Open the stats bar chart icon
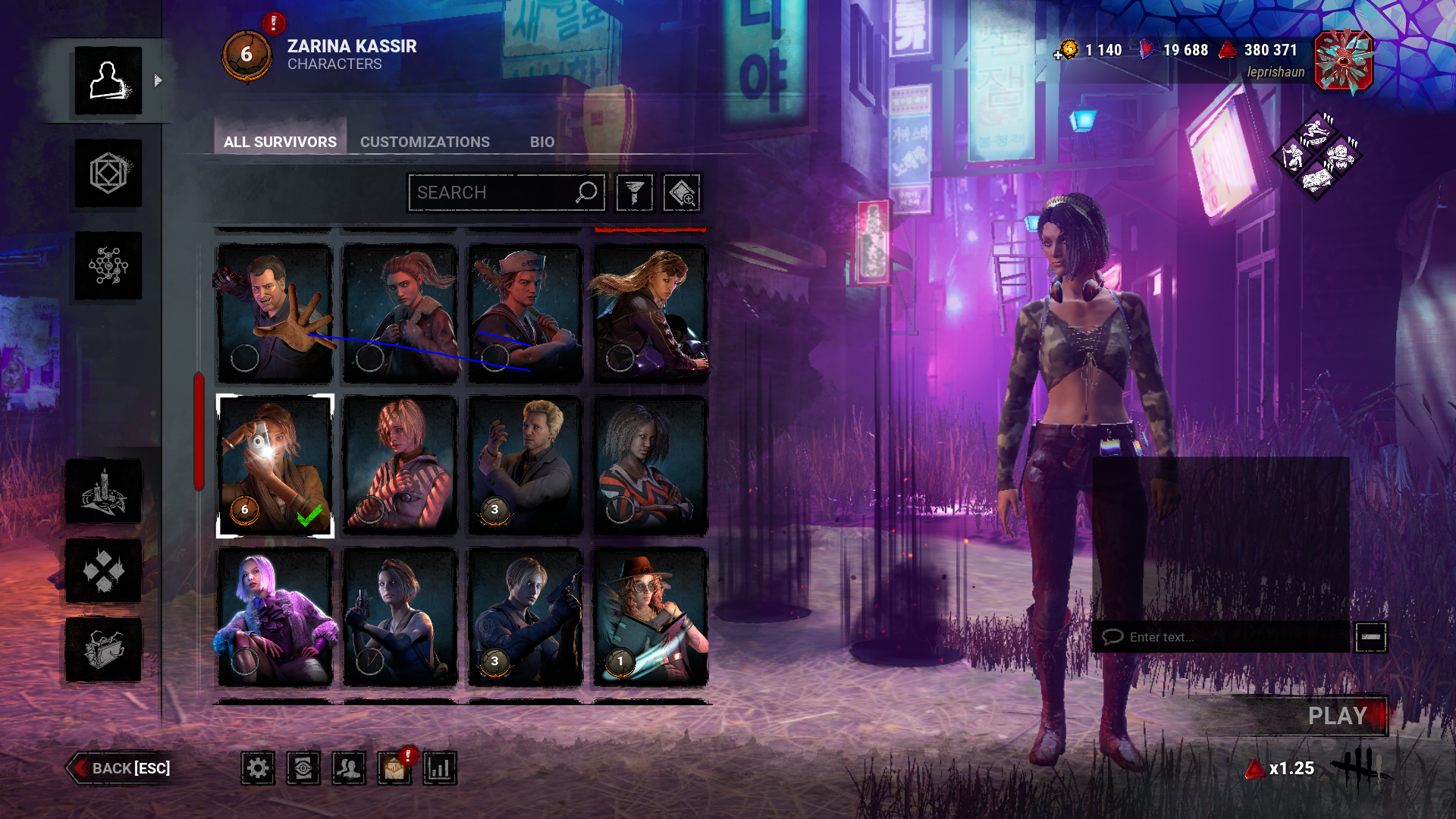 440,768
